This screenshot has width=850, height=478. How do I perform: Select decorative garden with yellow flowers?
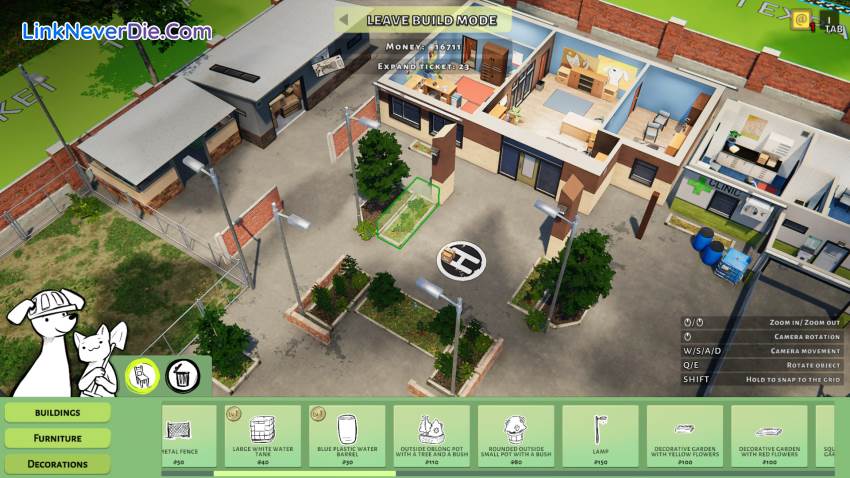click(685, 436)
